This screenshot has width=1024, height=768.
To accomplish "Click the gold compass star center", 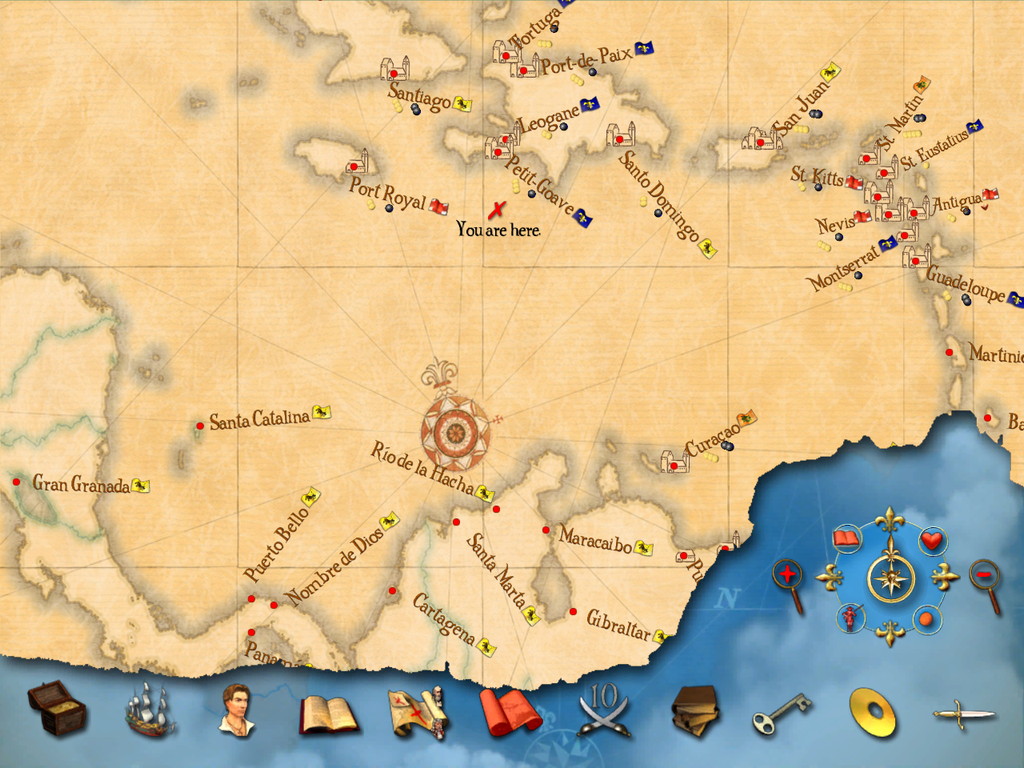I will coord(889,577).
